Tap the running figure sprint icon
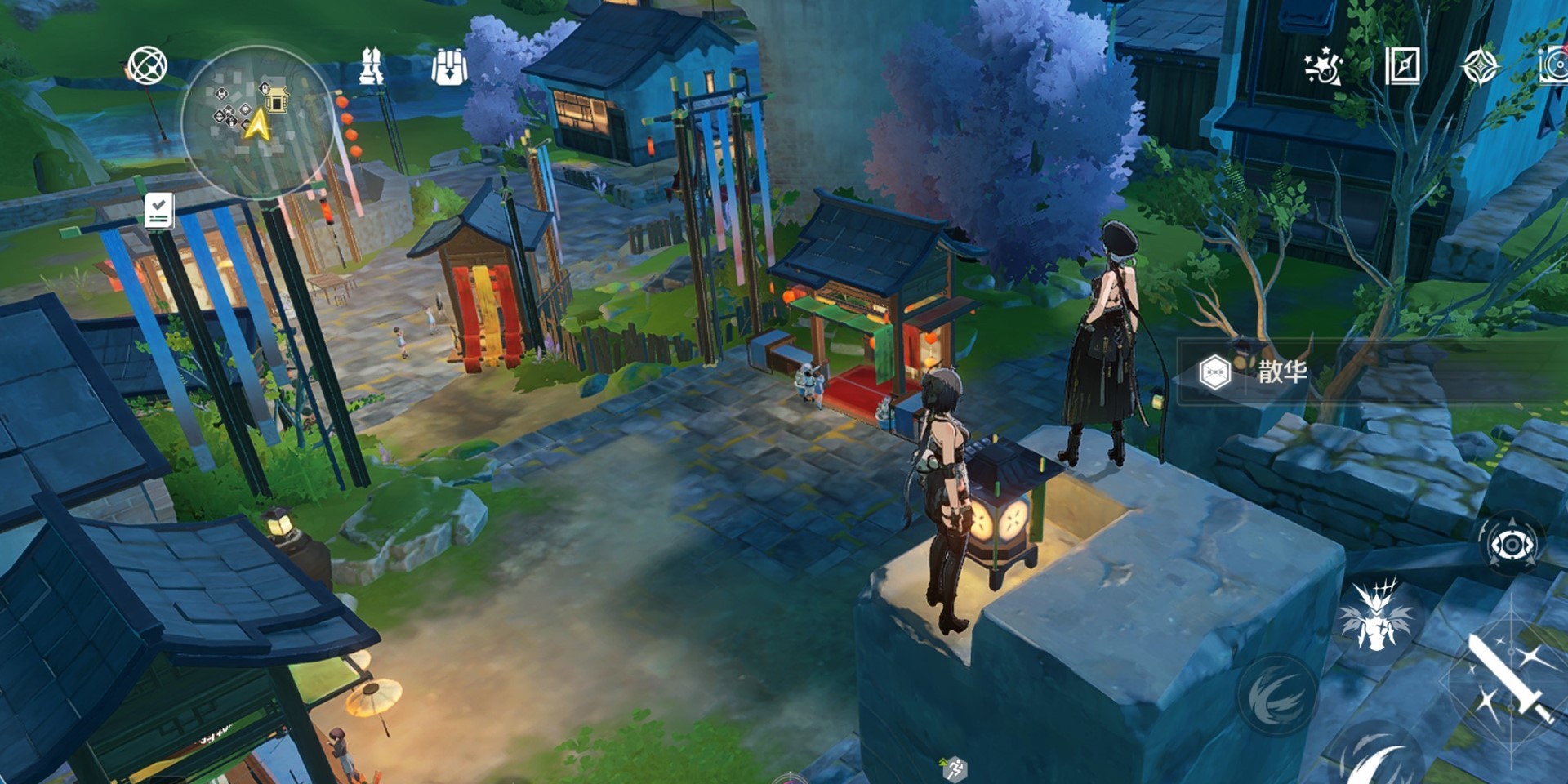Image resolution: width=1568 pixels, height=784 pixels. coord(953,768)
